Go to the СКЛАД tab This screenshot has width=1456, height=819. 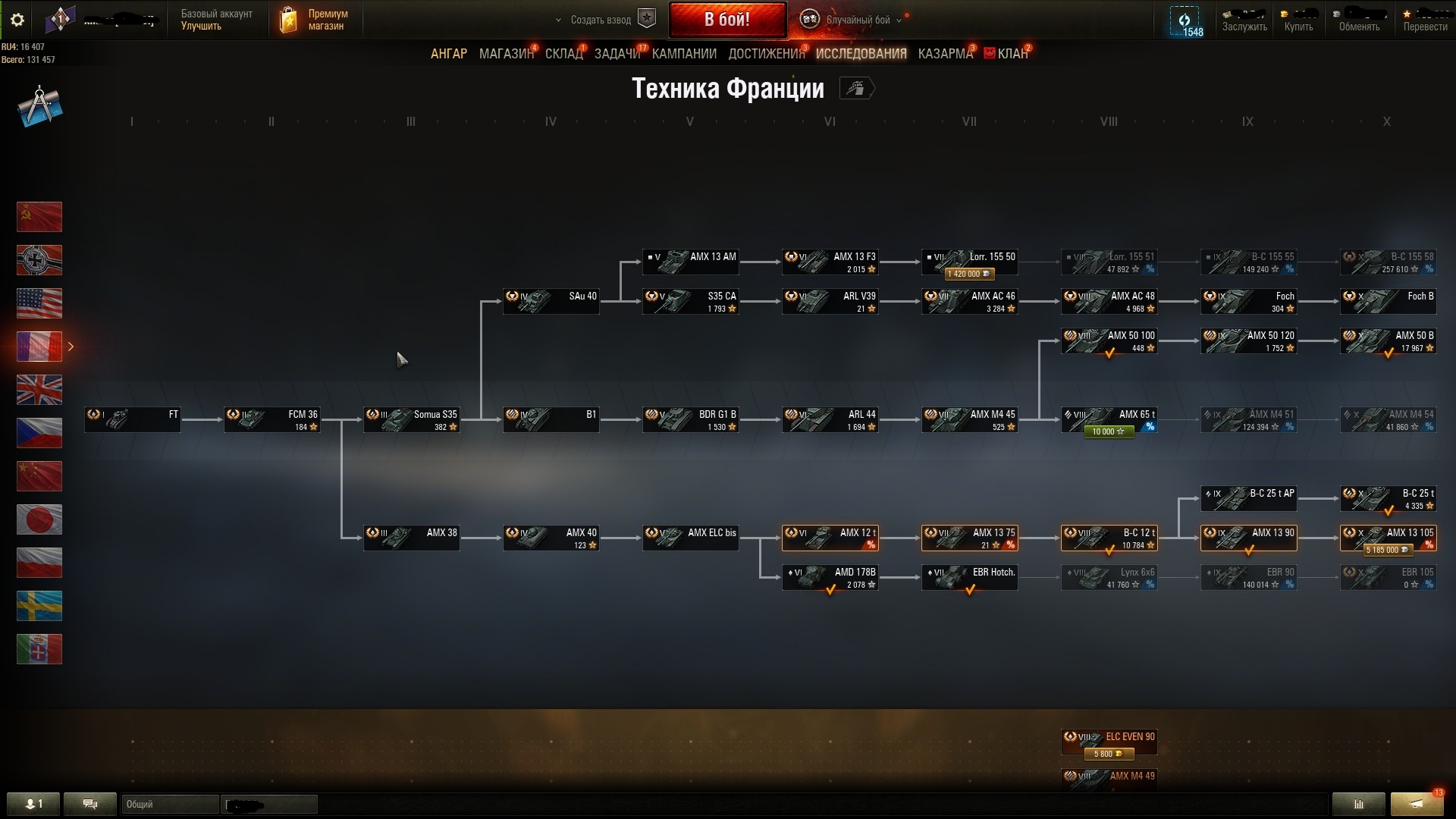pos(563,54)
